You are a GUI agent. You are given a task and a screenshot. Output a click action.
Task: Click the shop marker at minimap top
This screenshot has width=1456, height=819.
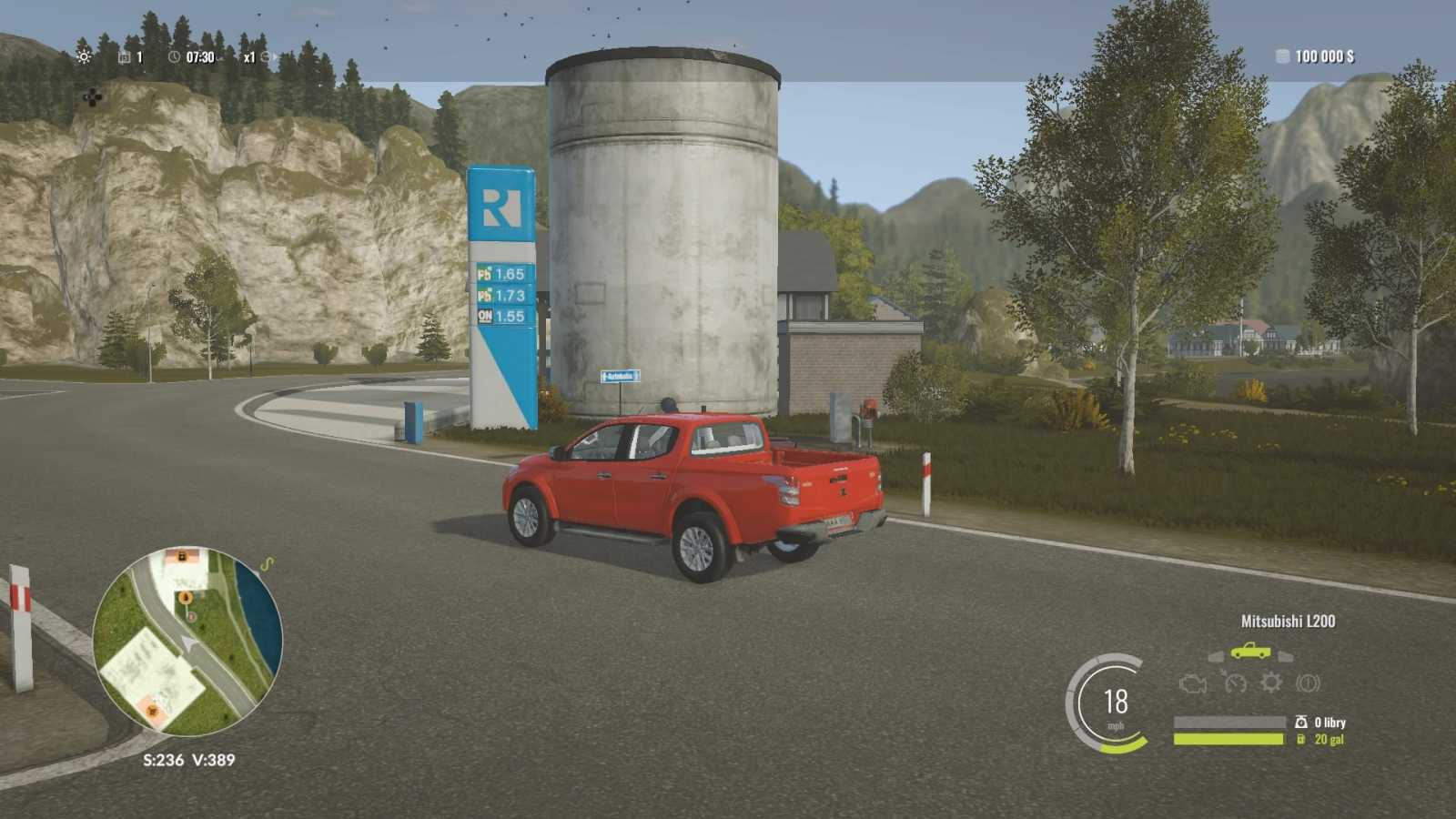point(182,556)
